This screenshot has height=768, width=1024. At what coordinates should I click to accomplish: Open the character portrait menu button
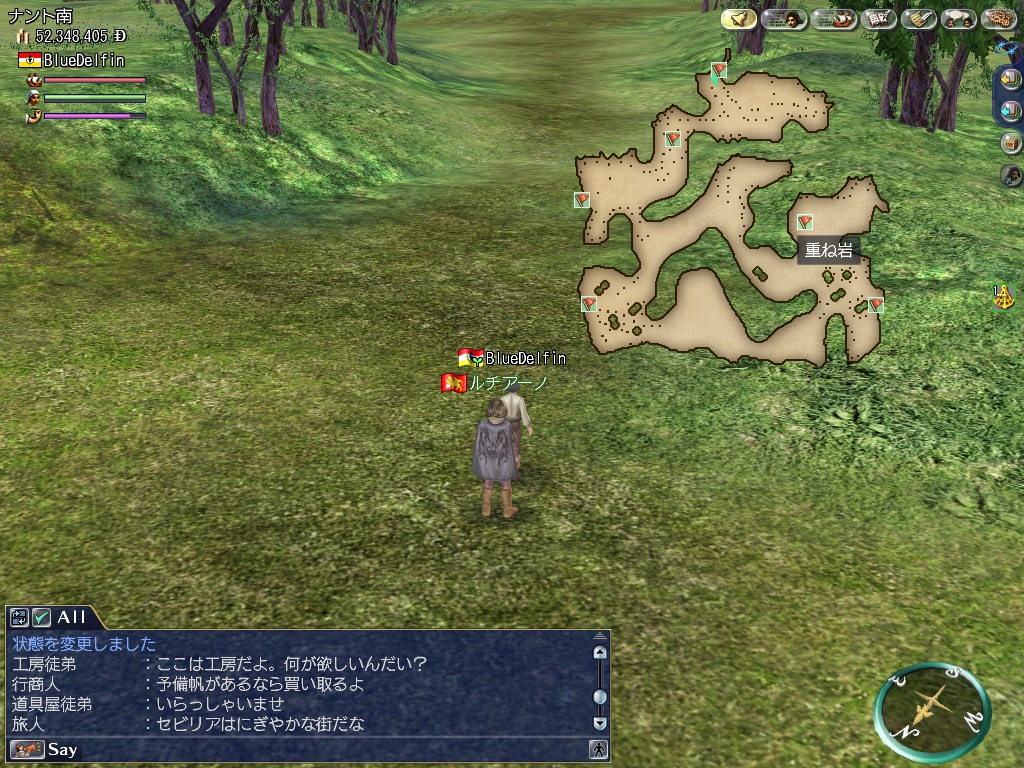tap(785, 19)
